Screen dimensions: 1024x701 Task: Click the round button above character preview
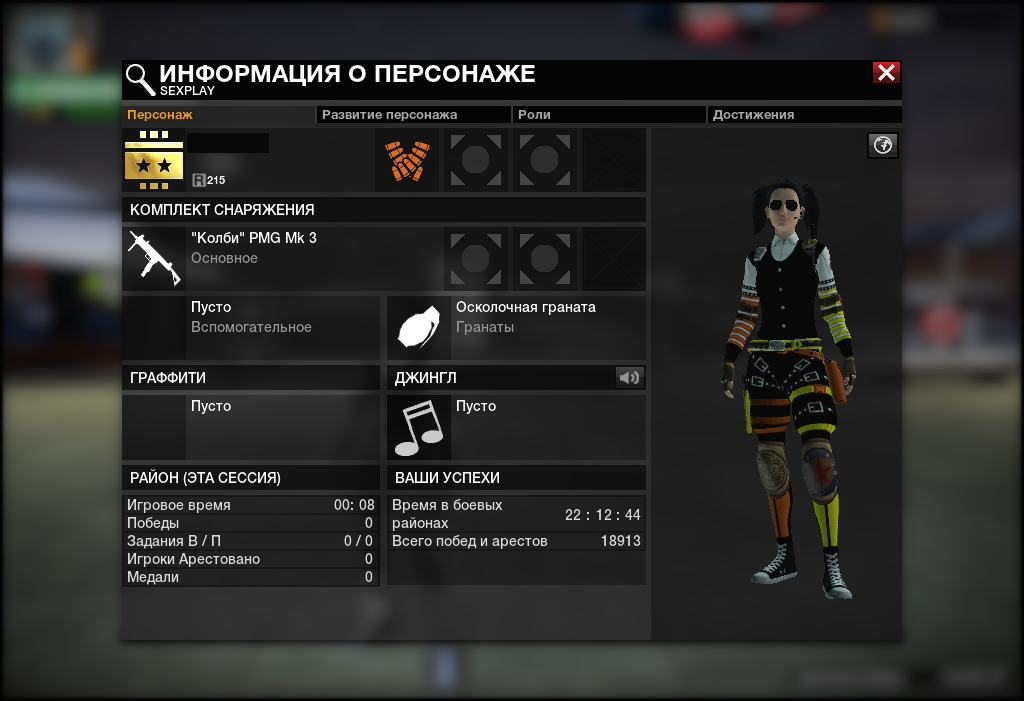point(882,146)
